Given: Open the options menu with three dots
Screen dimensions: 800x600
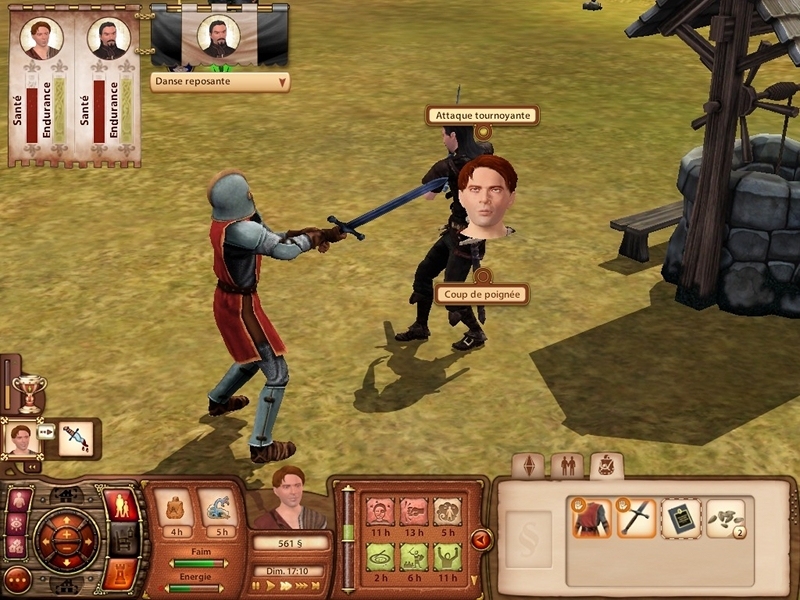Looking at the screenshot, I should tap(17, 578).
